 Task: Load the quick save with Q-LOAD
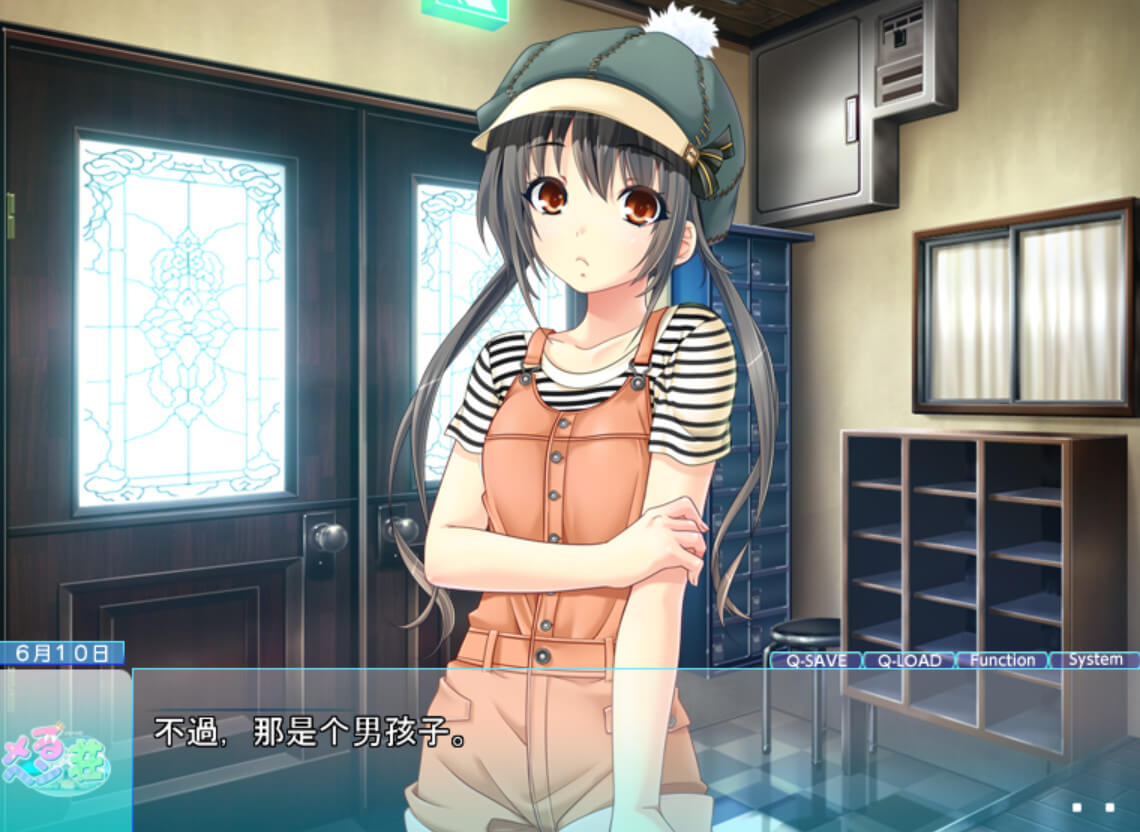coord(908,660)
